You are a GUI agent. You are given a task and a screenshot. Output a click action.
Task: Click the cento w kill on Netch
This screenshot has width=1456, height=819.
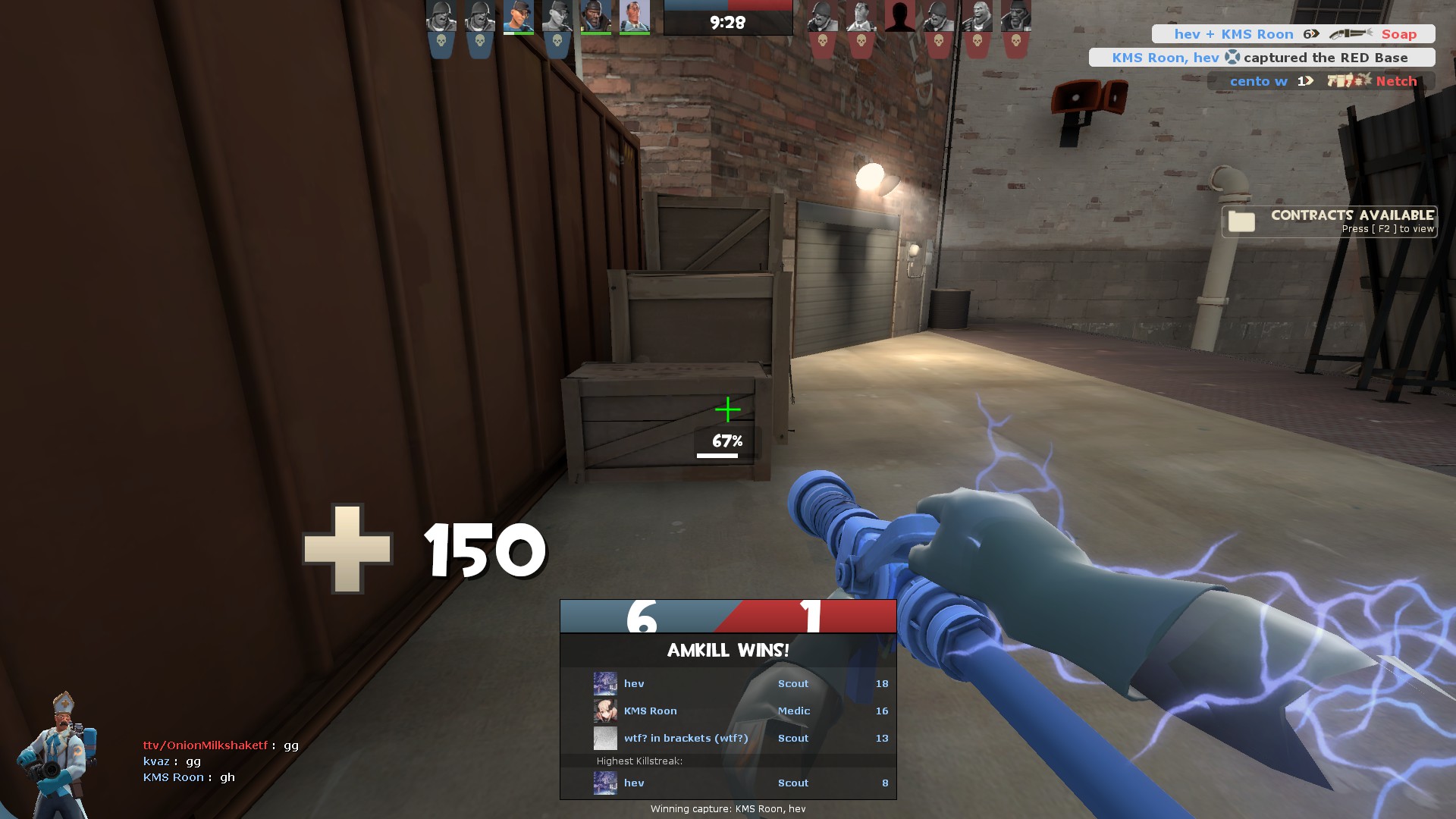tap(1321, 81)
